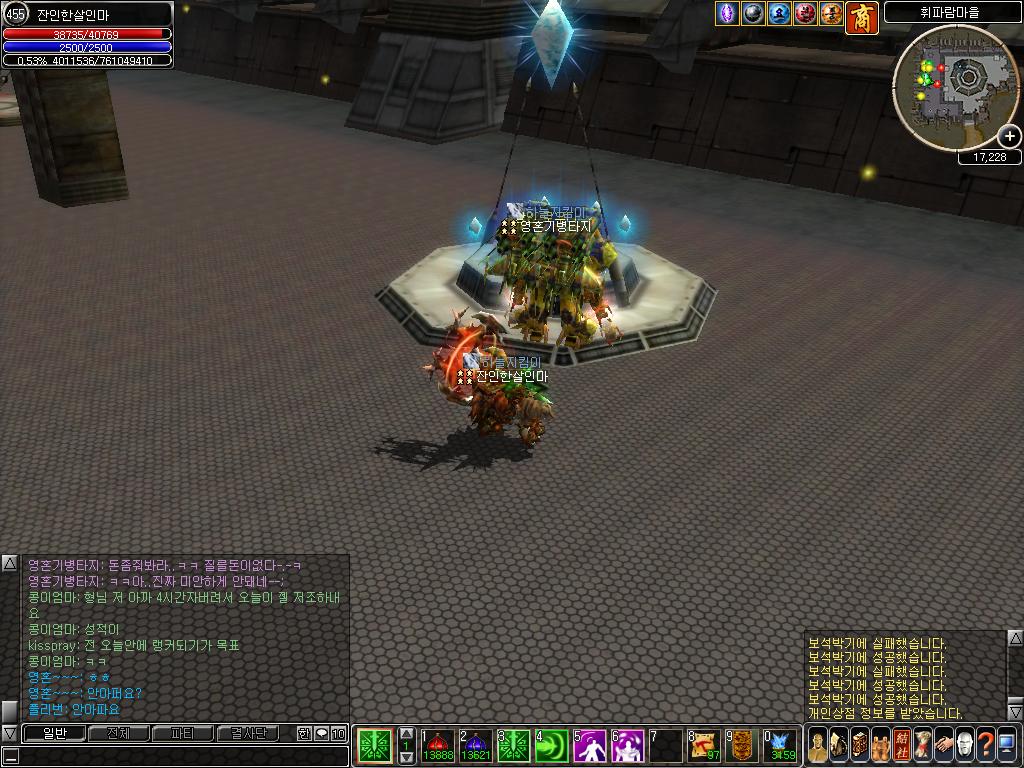
Task: Open the red question mark help menu
Action: coord(985,745)
